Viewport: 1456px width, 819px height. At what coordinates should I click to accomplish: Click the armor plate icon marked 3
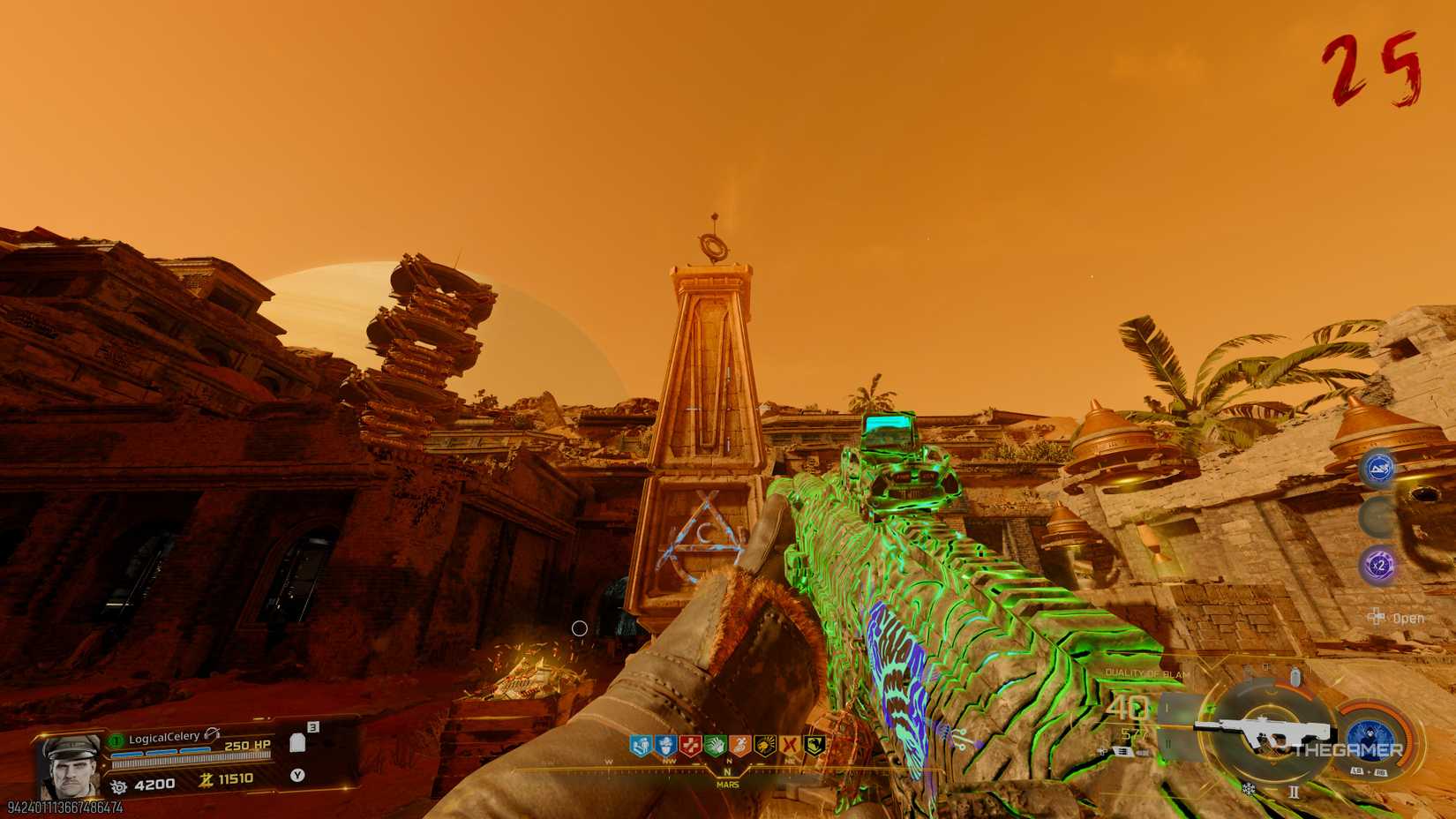[298, 742]
